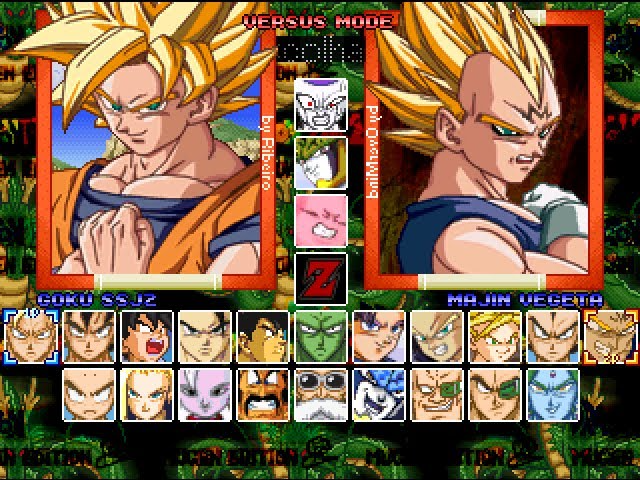The image size is (640, 480).
Task: Select the Frieza portrait in the center column
Action: click(x=321, y=104)
